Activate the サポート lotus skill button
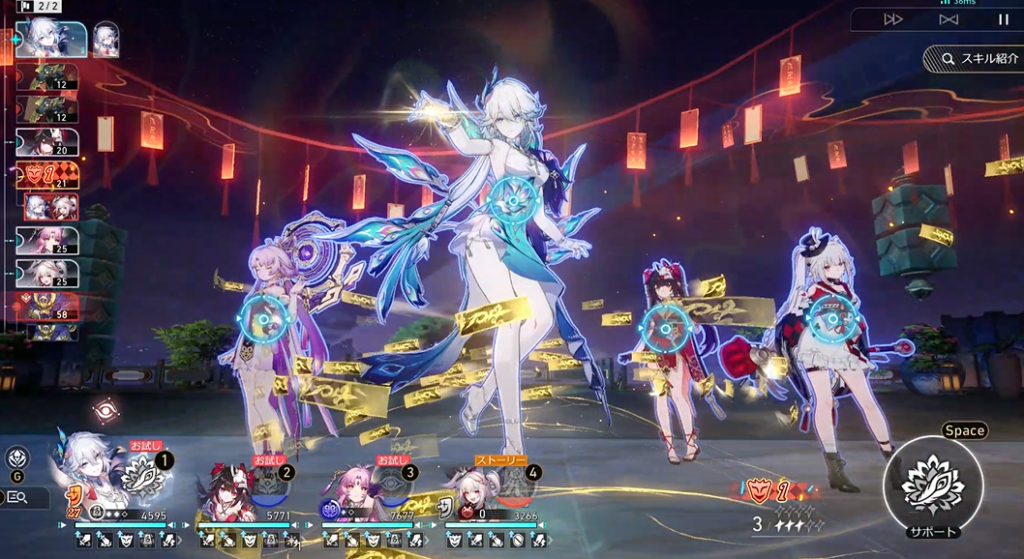Viewport: 1024px width, 559px height. (x=932, y=485)
